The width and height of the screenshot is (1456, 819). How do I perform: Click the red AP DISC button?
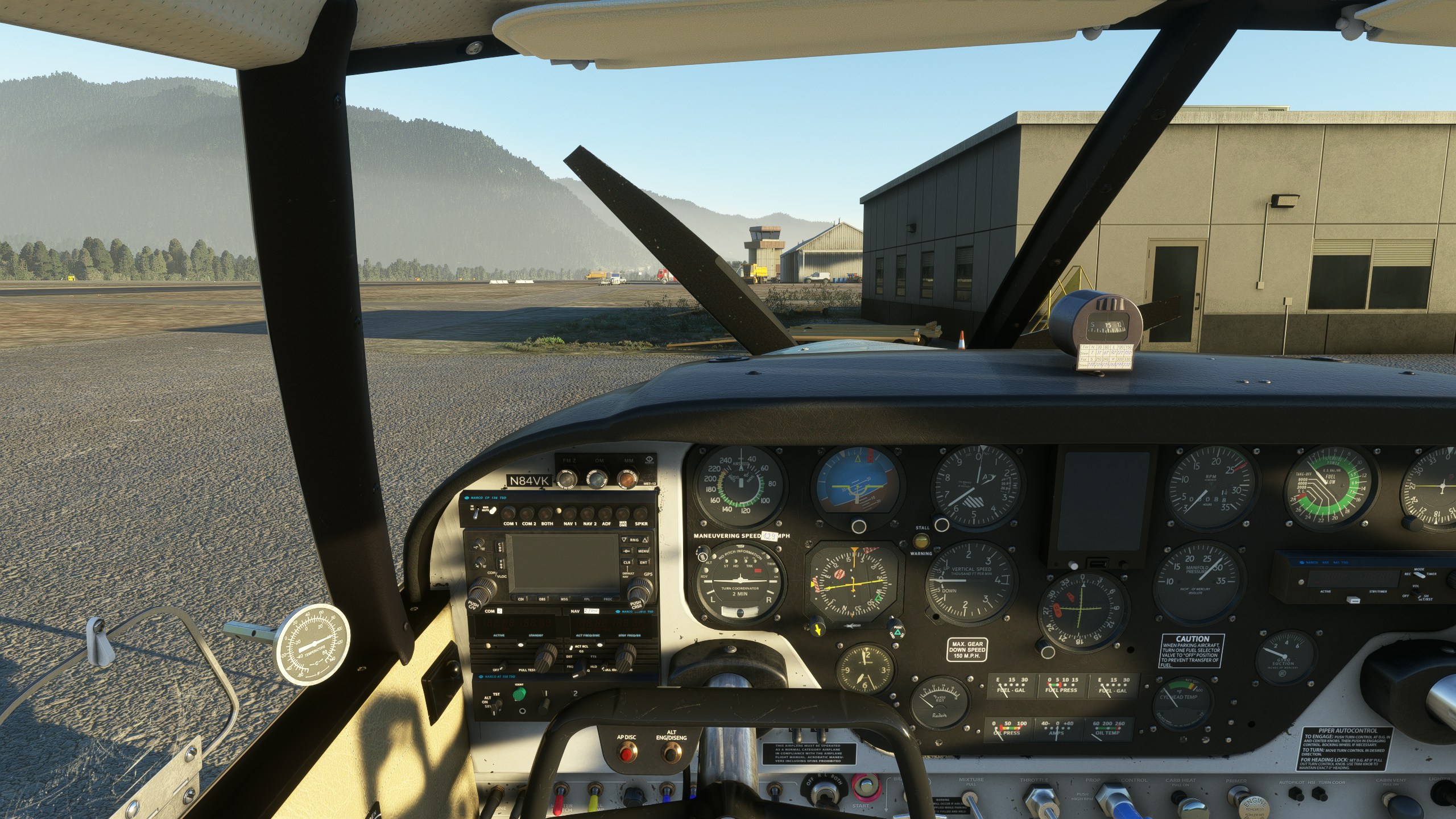pyautogui.click(x=626, y=755)
